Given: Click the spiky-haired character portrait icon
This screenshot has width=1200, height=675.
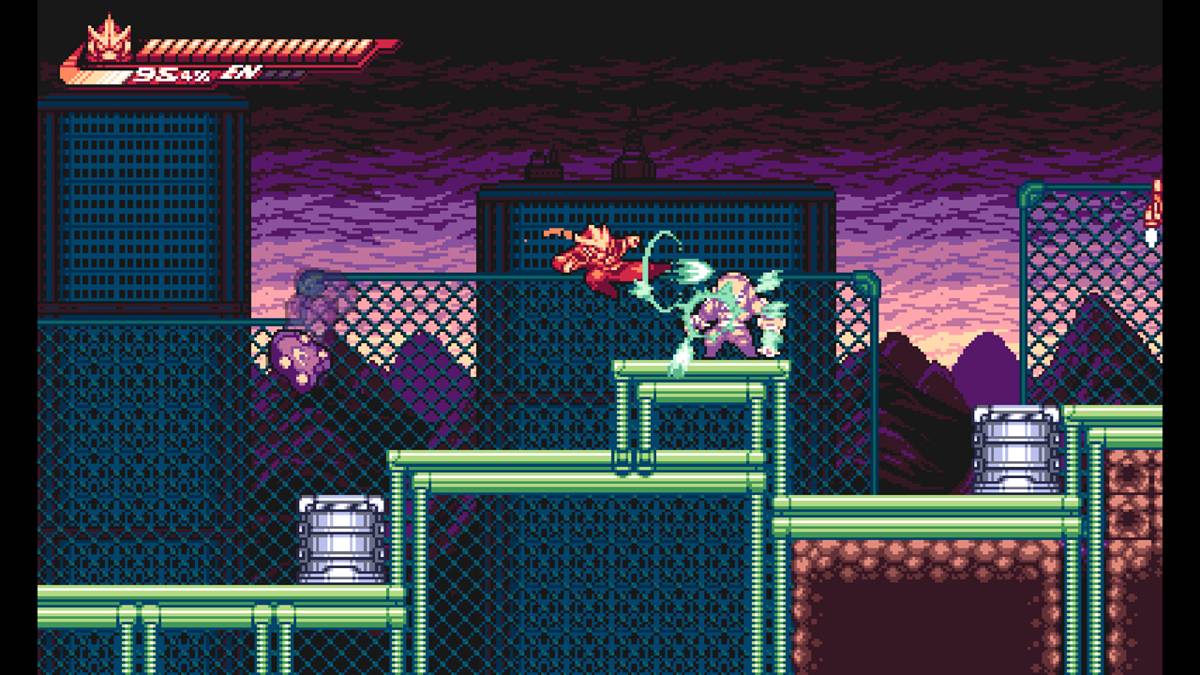Looking at the screenshot, I should pos(106,41).
